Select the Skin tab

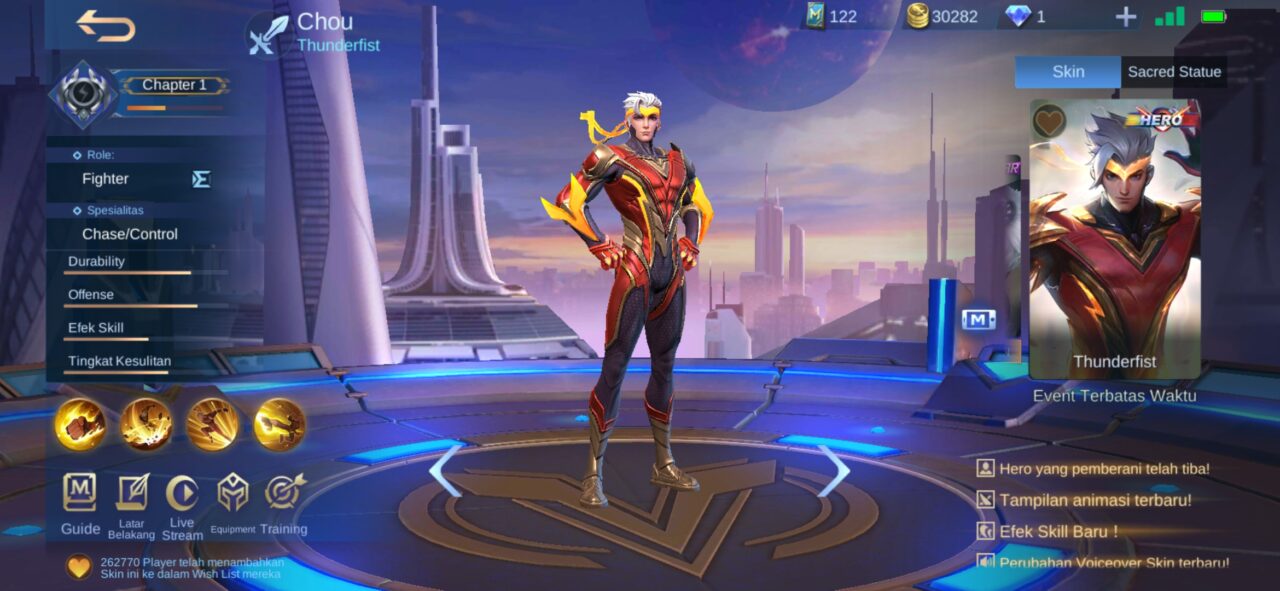pos(1068,72)
